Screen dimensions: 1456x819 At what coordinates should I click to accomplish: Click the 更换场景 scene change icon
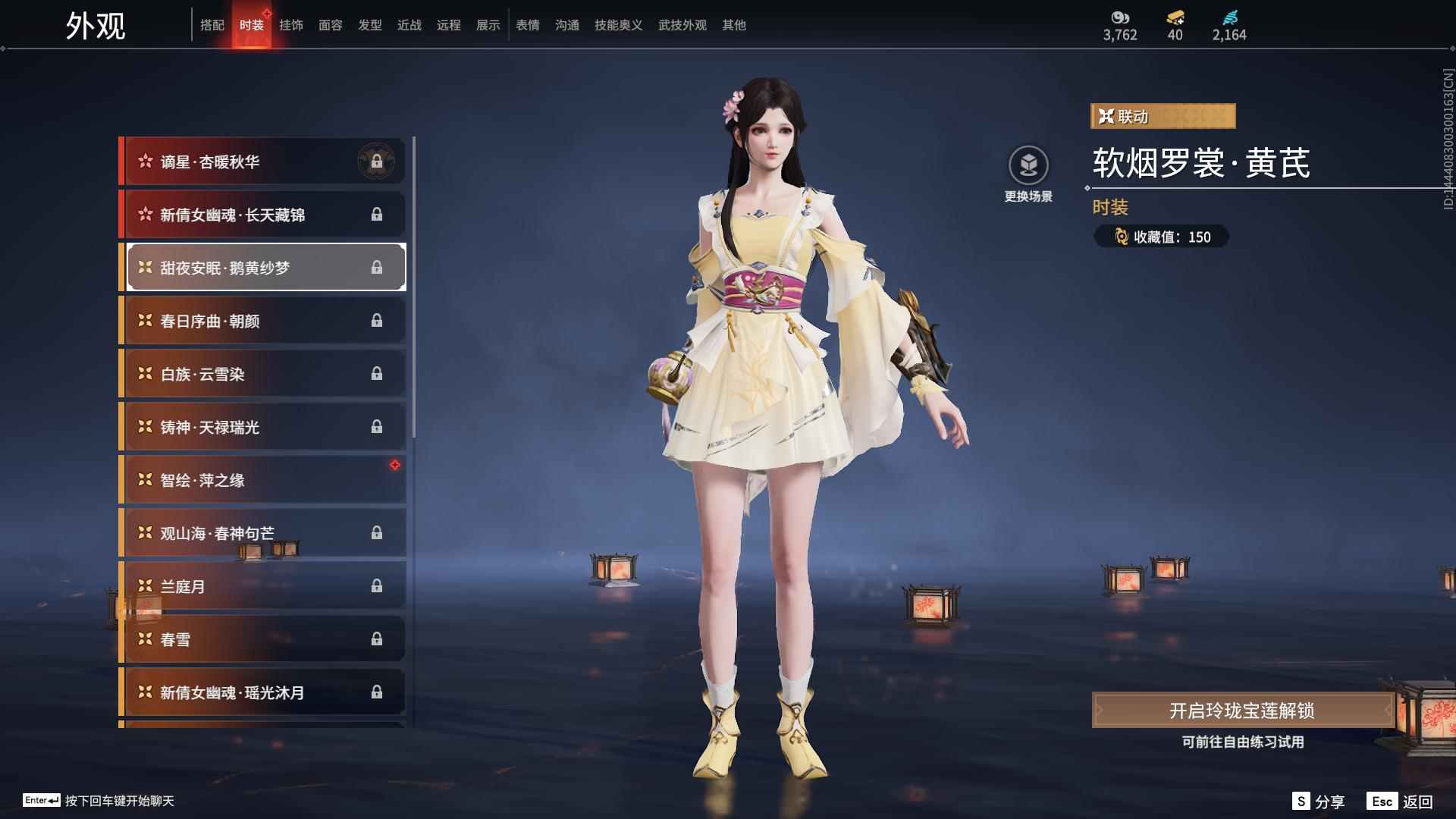(1028, 166)
